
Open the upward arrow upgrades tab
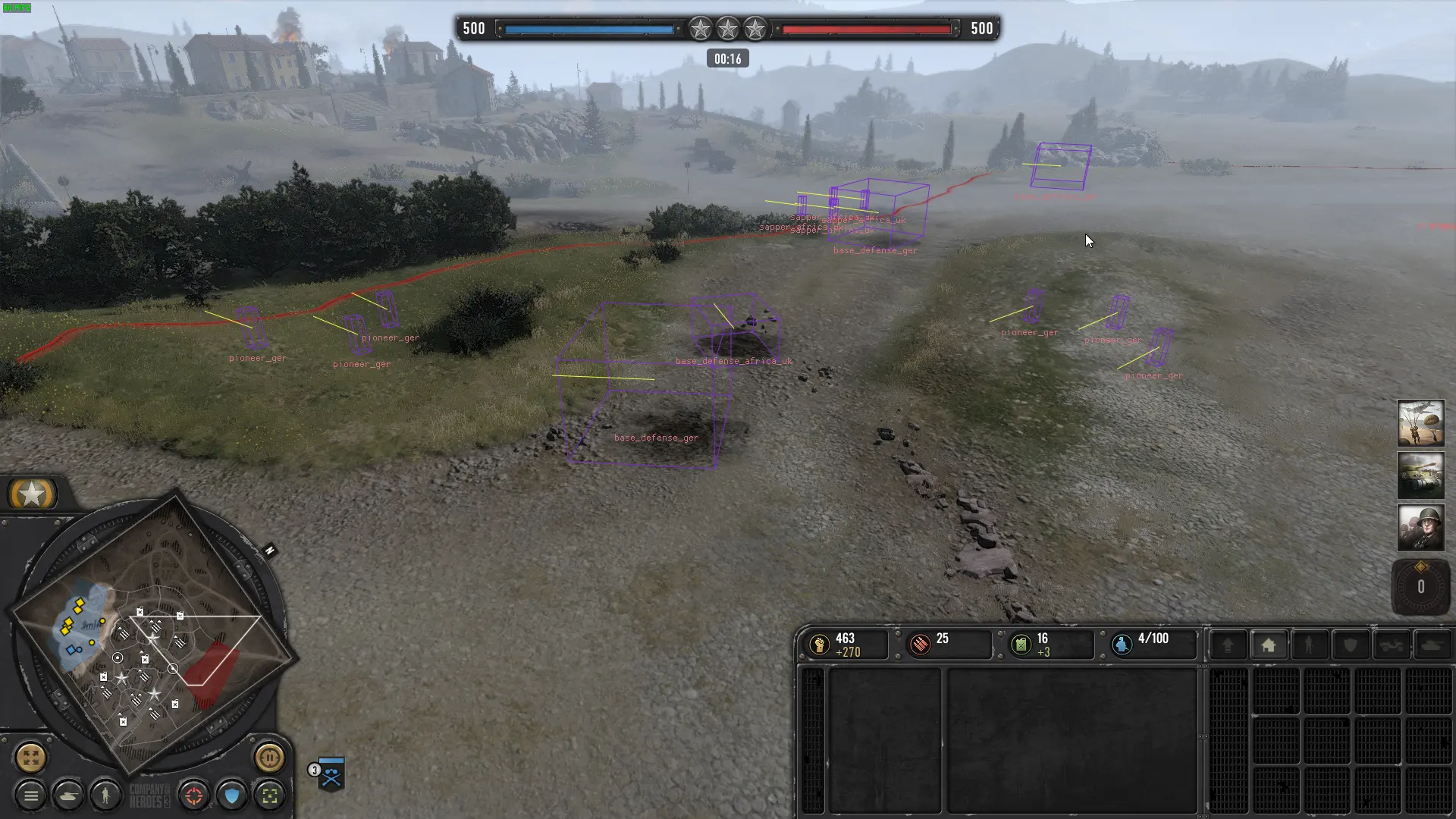(x=1228, y=645)
